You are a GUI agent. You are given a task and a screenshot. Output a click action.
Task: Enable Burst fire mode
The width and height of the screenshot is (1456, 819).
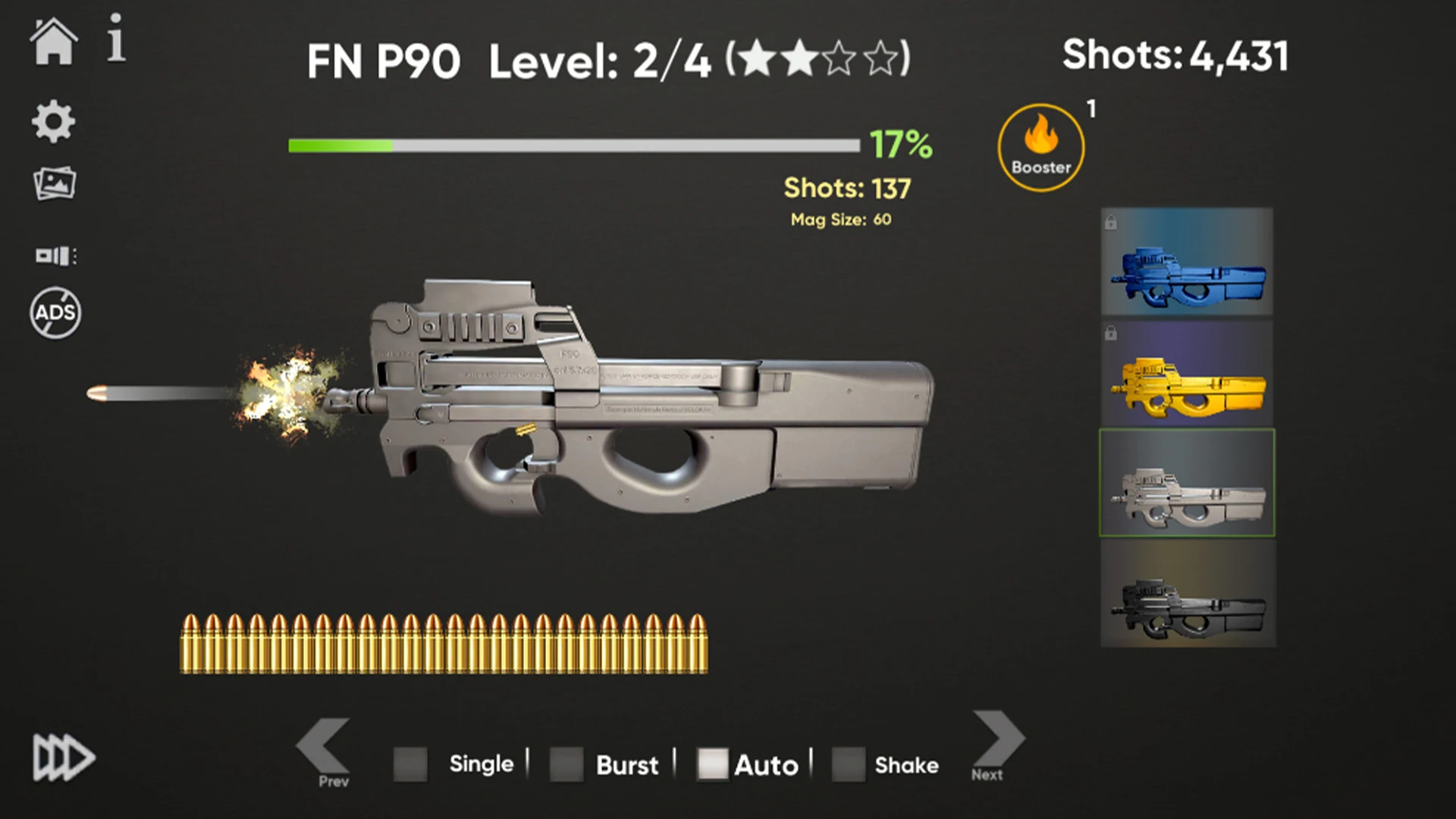click(566, 764)
